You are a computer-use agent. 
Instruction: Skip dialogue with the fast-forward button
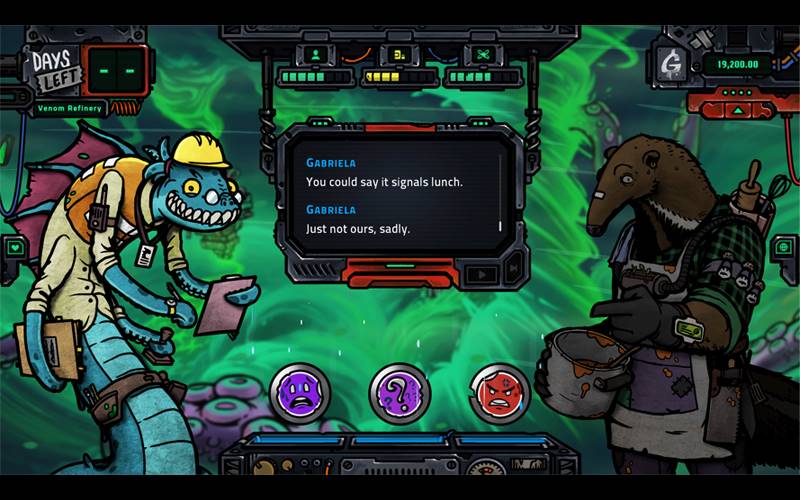pos(514,270)
